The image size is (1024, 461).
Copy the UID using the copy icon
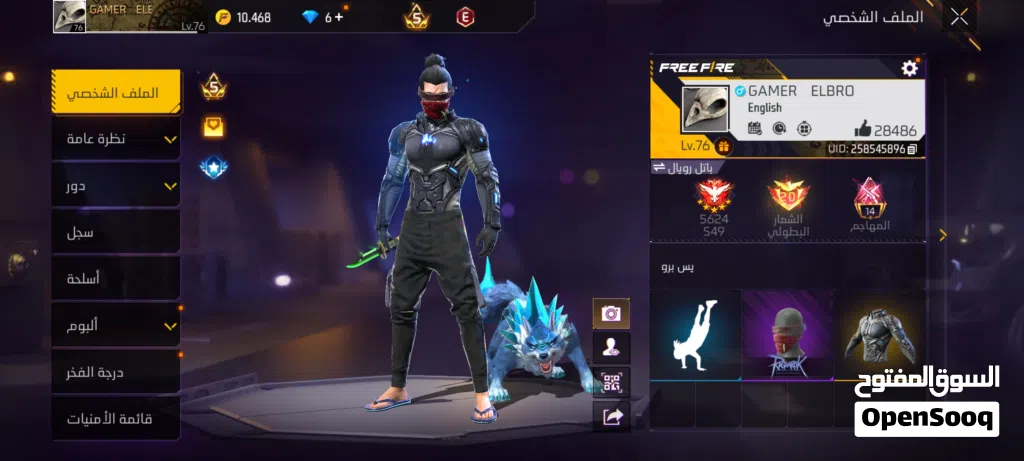click(912, 149)
